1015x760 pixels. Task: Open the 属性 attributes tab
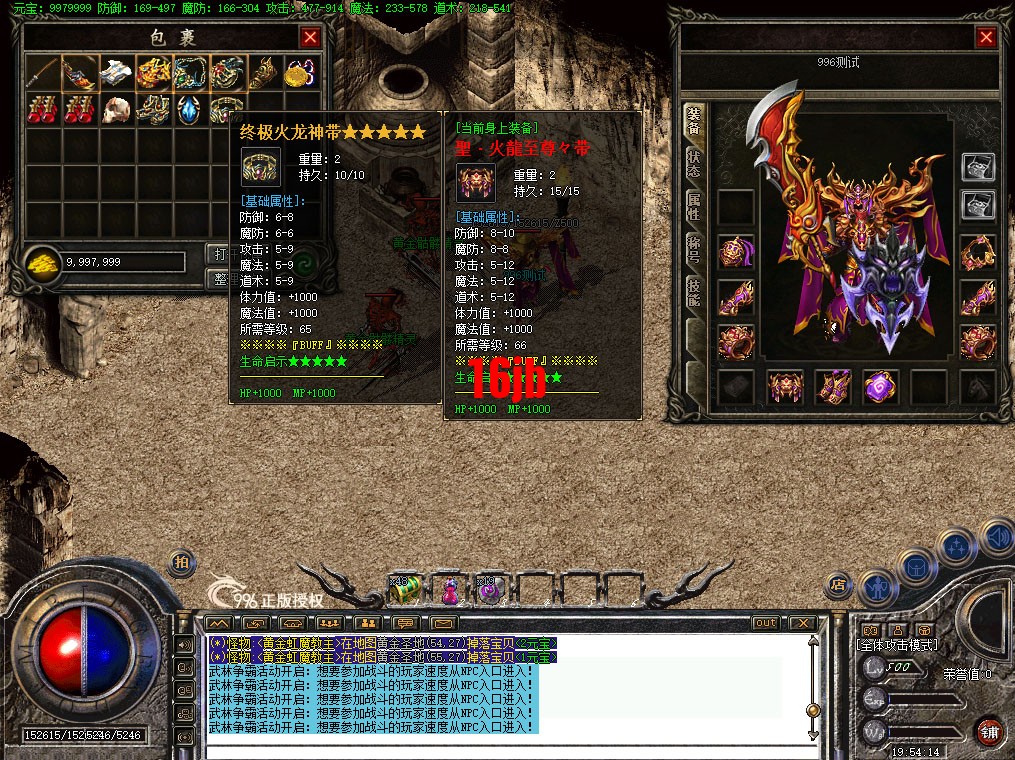pos(693,208)
